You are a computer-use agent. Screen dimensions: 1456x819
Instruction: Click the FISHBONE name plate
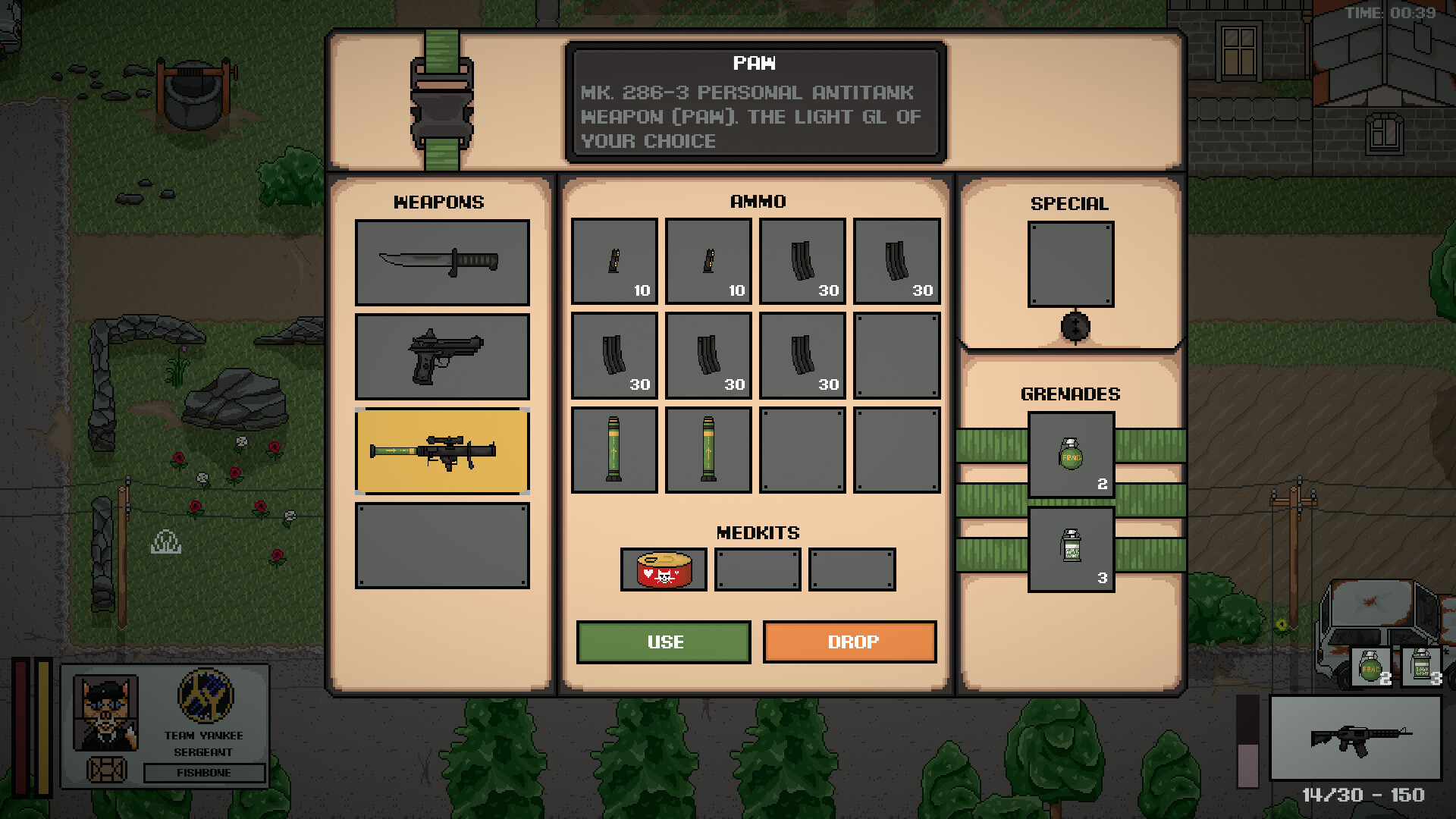tap(203, 773)
